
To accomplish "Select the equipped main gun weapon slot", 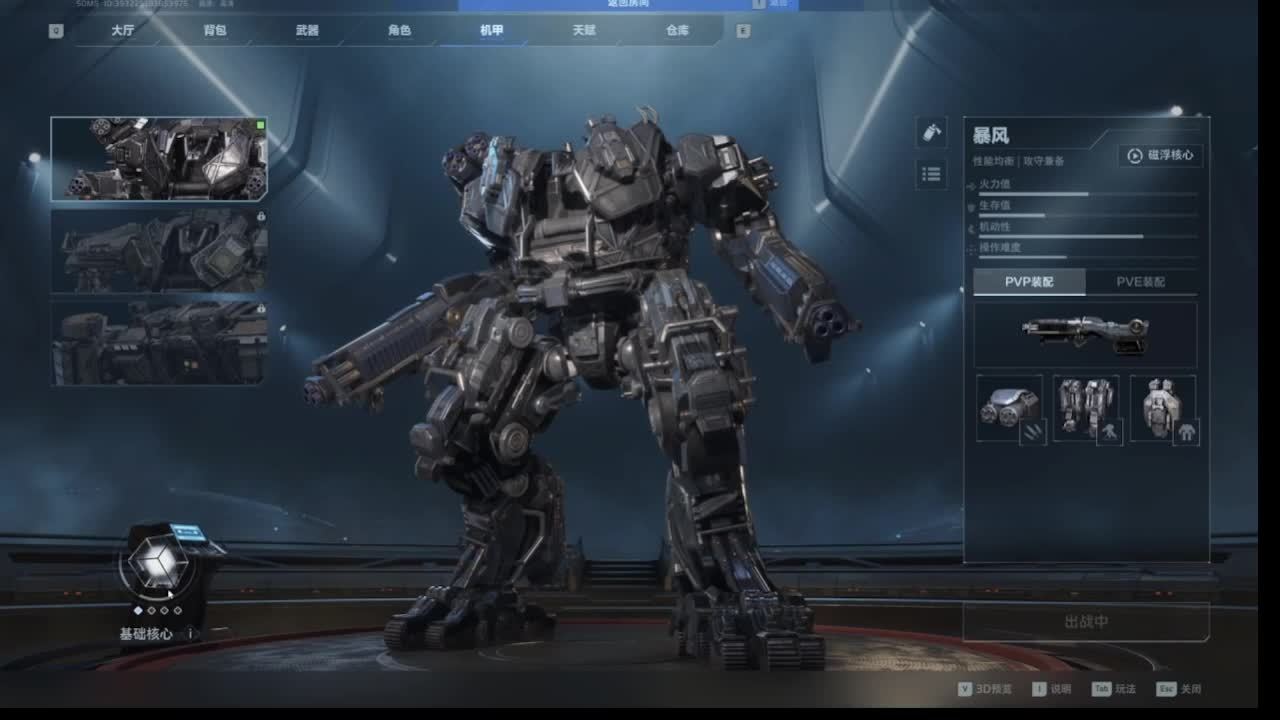I will tap(1085, 333).
